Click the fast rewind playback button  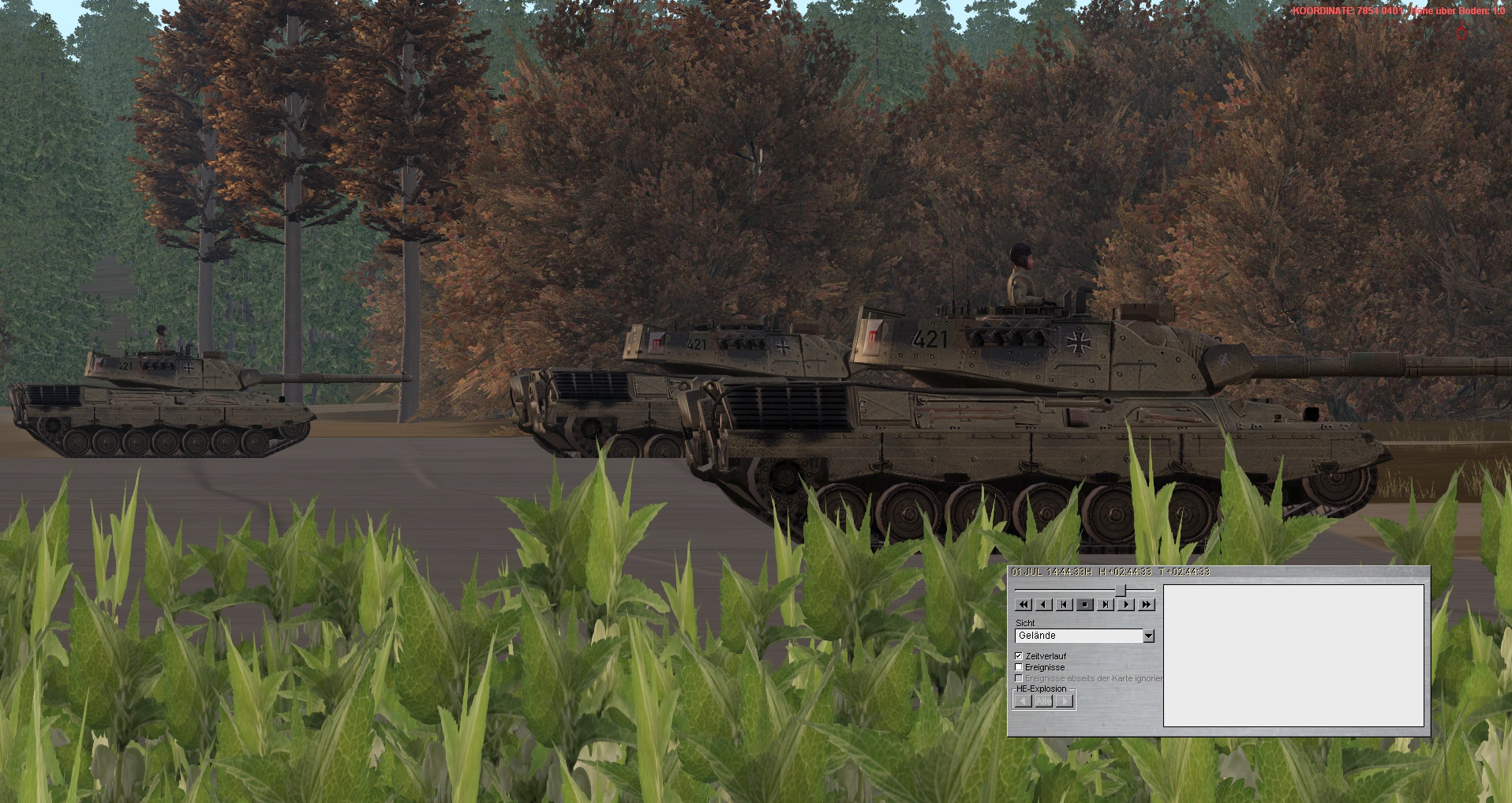click(x=1024, y=605)
